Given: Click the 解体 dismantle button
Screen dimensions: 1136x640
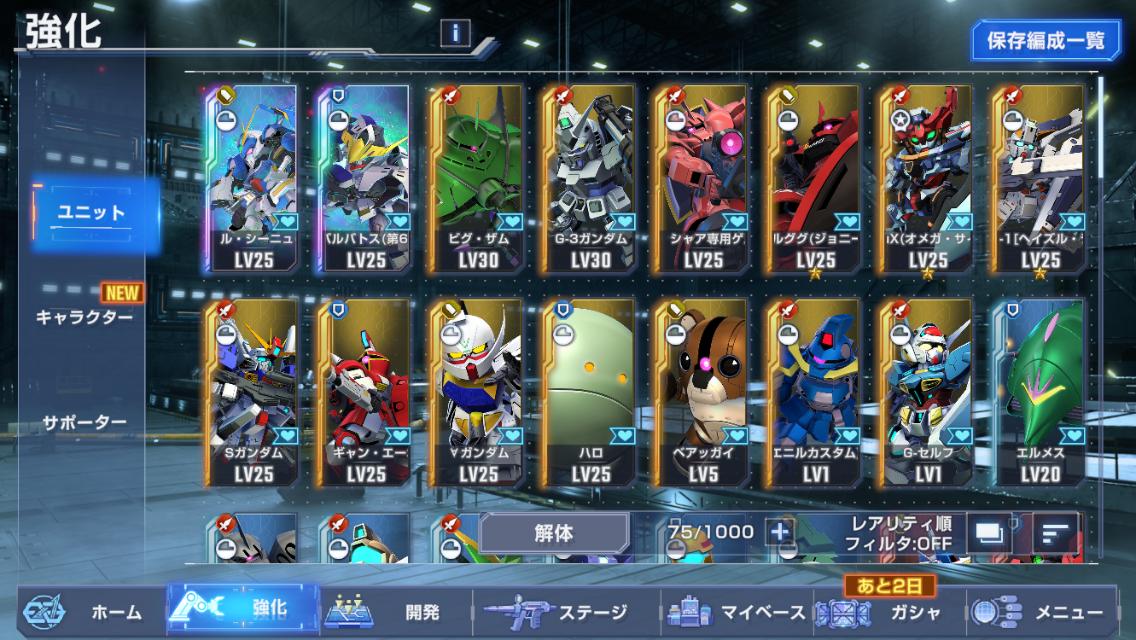Looking at the screenshot, I should (x=553, y=533).
